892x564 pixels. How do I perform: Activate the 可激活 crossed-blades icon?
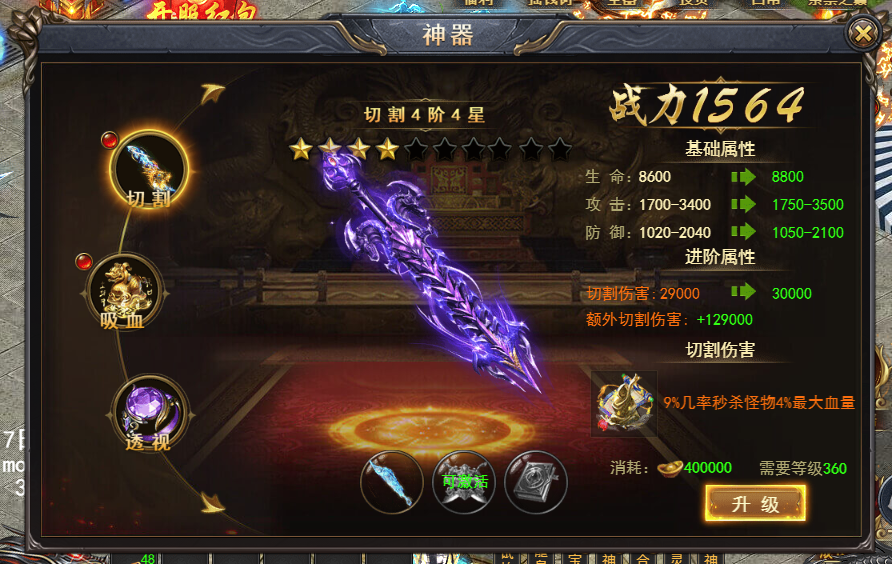pos(464,482)
